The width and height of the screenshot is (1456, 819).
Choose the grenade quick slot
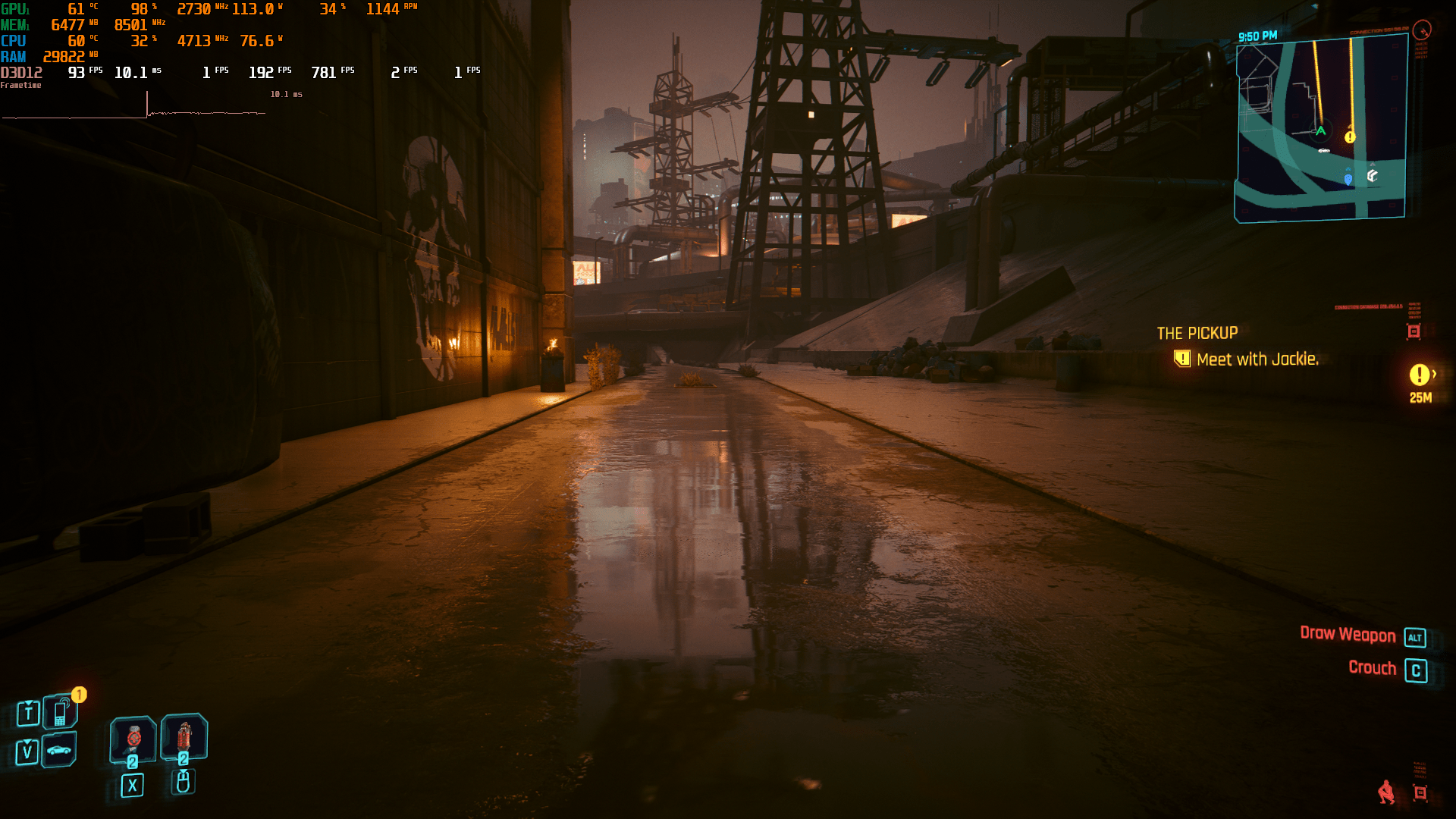tap(133, 739)
